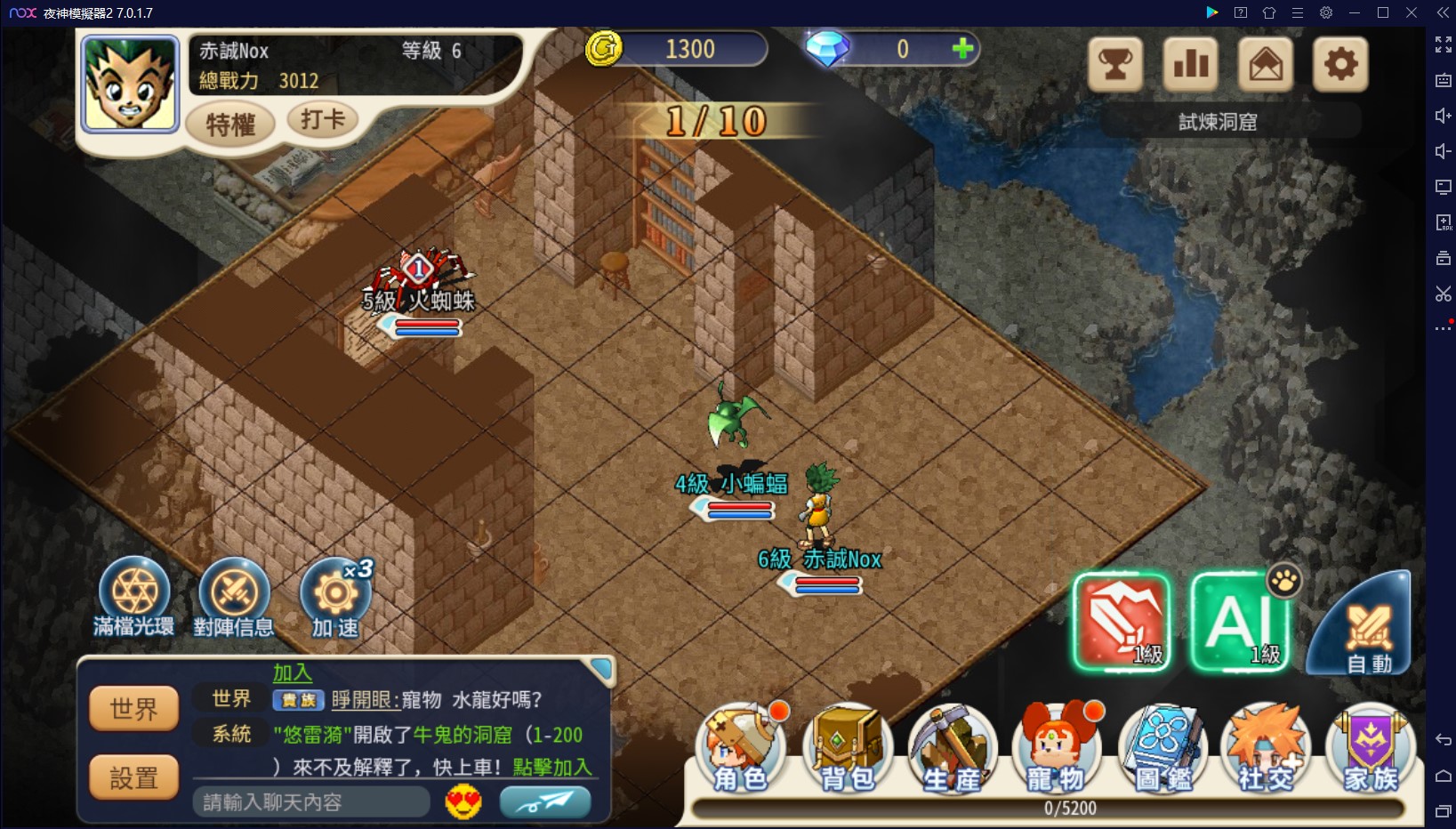Show the bar chart statistics icon
This screenshot has width=1456, height=829.
[1190, 64]
